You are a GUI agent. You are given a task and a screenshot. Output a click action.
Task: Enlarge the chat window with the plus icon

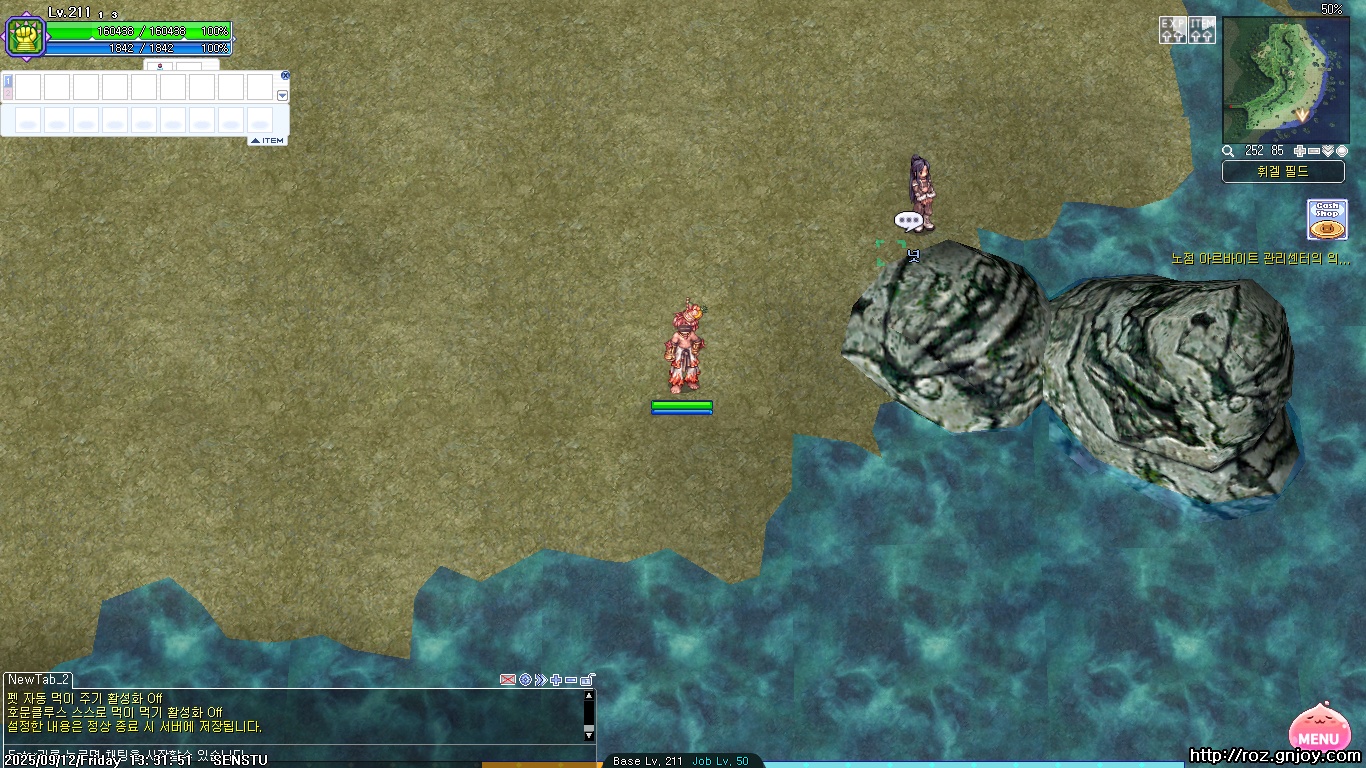click(x=556, y=680)
